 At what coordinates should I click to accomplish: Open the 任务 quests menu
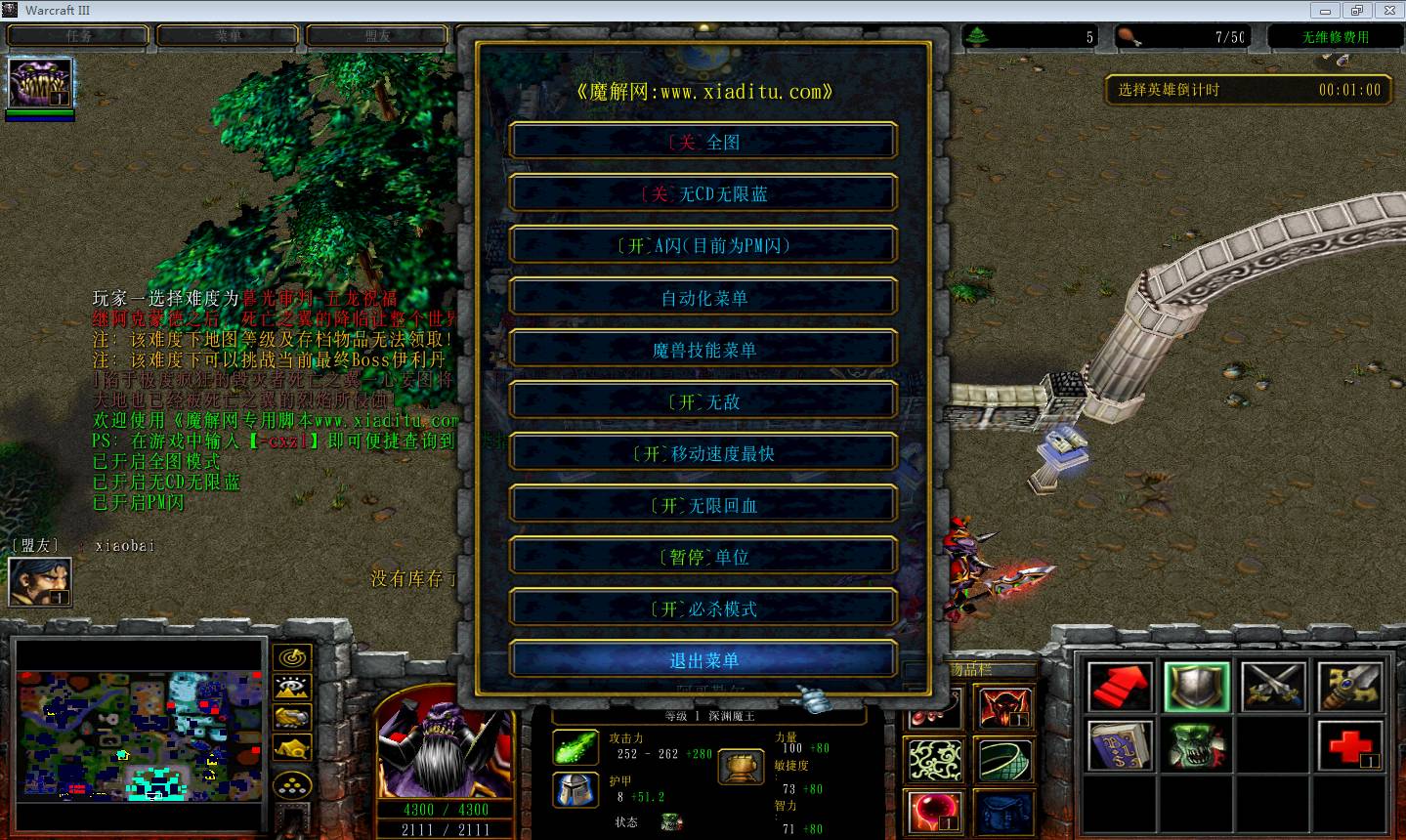[79, 35]
